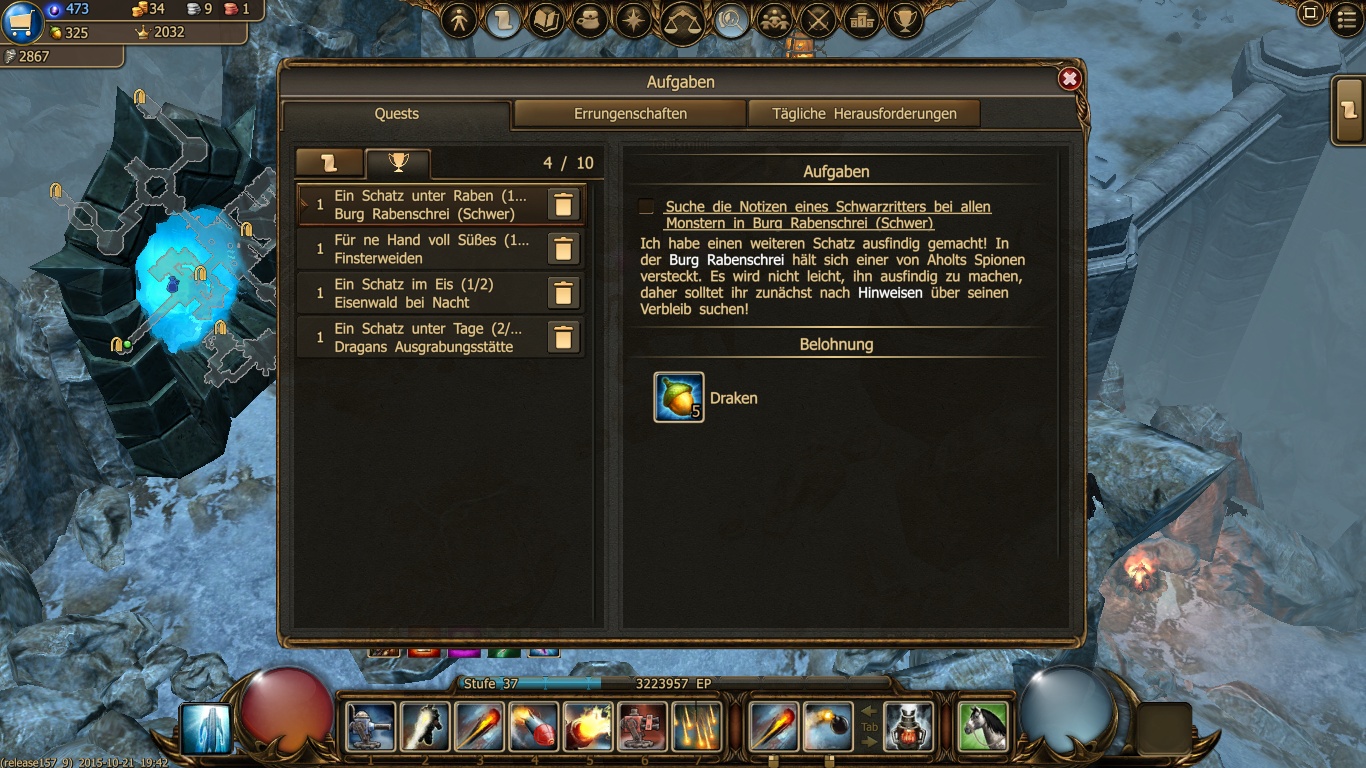This screenshot has height=768, width=1366.
Task: Switch to the Errungenschaften tab
Action: (x=630, y=114)
